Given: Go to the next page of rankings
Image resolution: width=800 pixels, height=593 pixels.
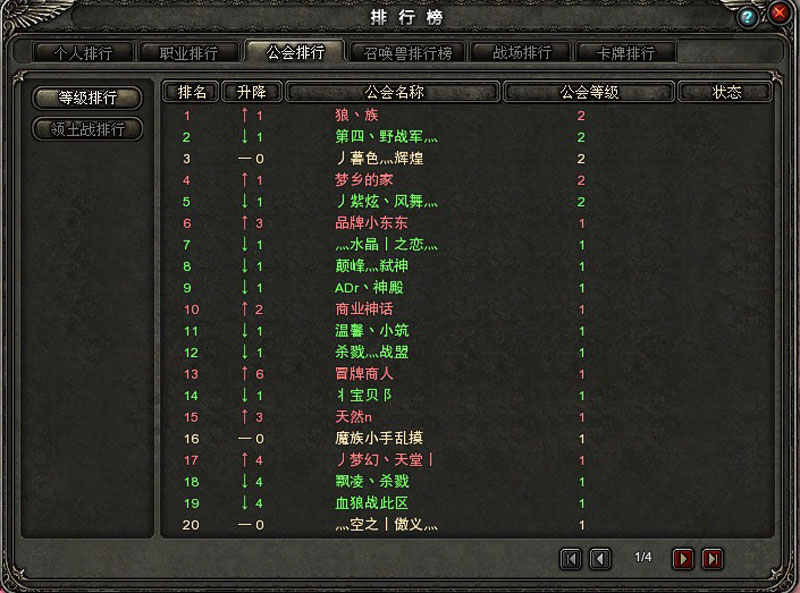Looking at the screenshot, I should (683, 559).
